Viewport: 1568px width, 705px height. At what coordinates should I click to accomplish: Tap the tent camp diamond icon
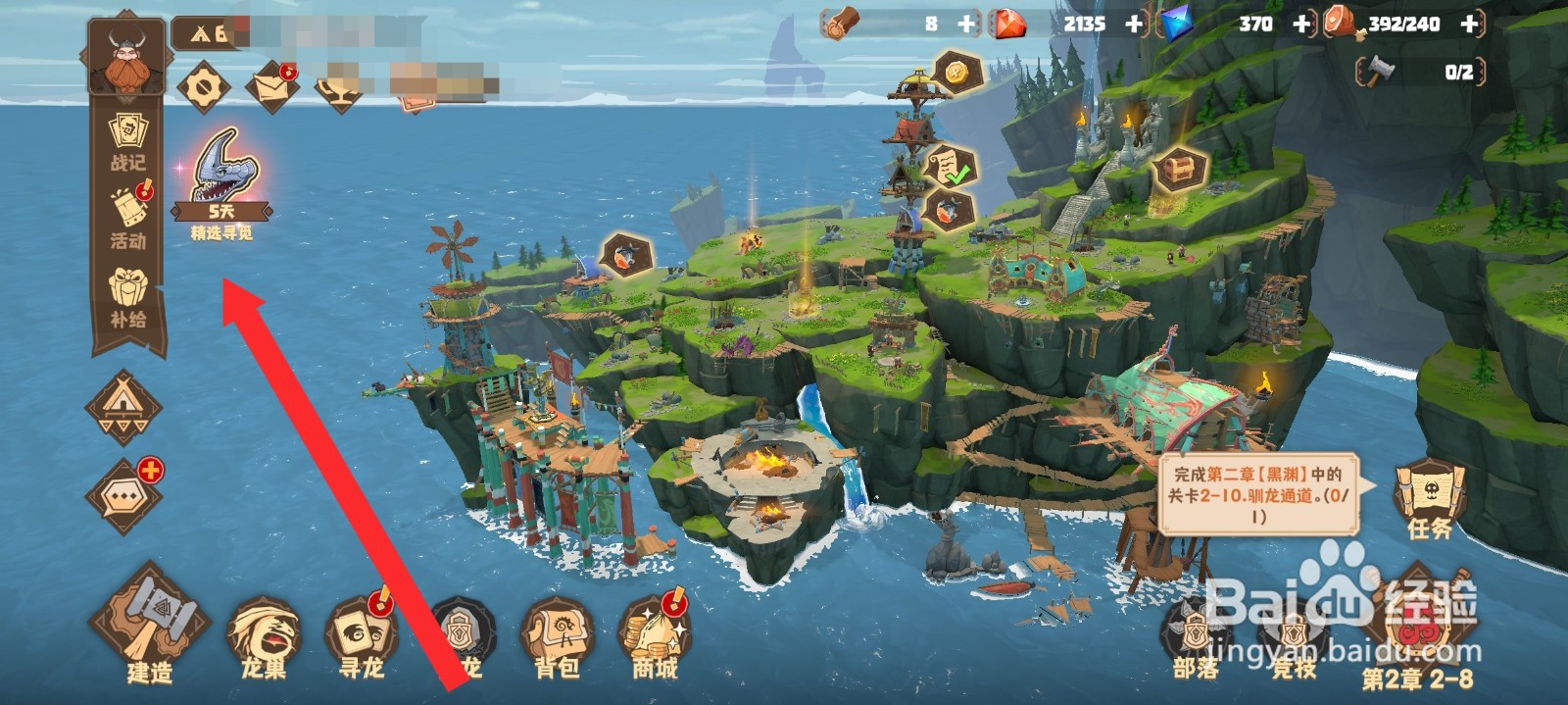[123, 405]
